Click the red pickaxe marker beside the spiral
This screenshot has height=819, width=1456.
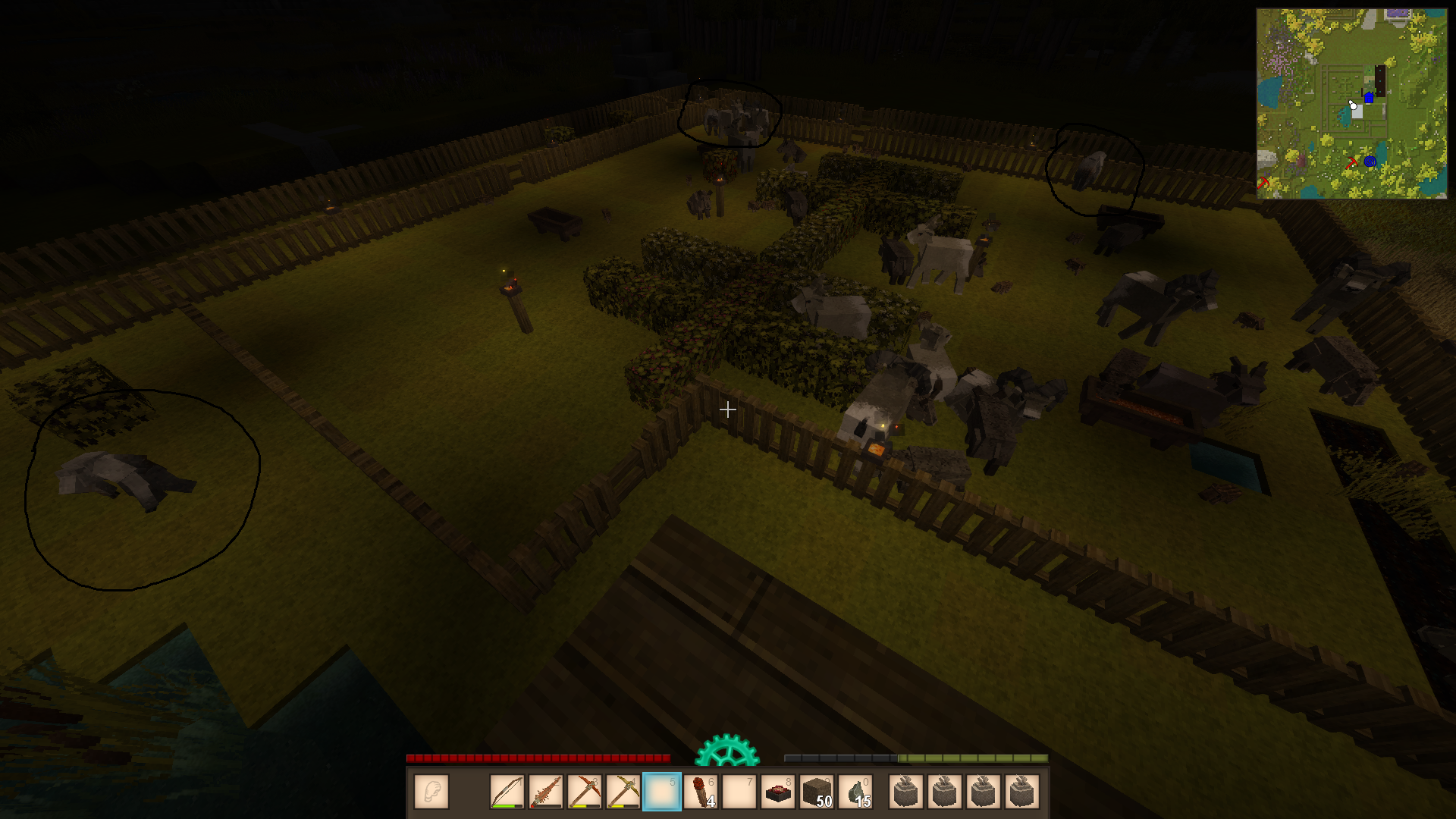(x=1351, y=163)
